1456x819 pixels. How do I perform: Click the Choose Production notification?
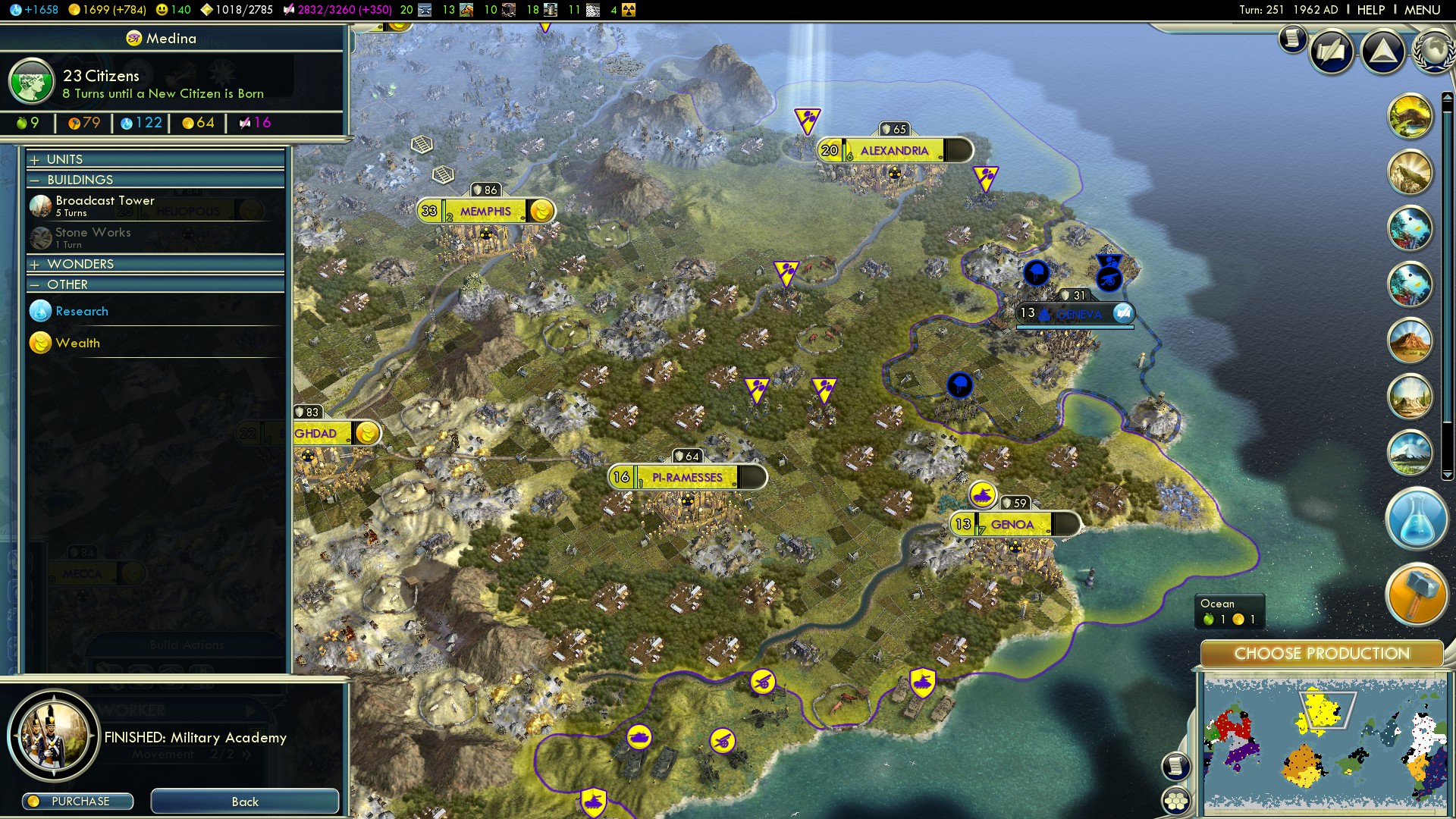click(x=1321, y=654)
